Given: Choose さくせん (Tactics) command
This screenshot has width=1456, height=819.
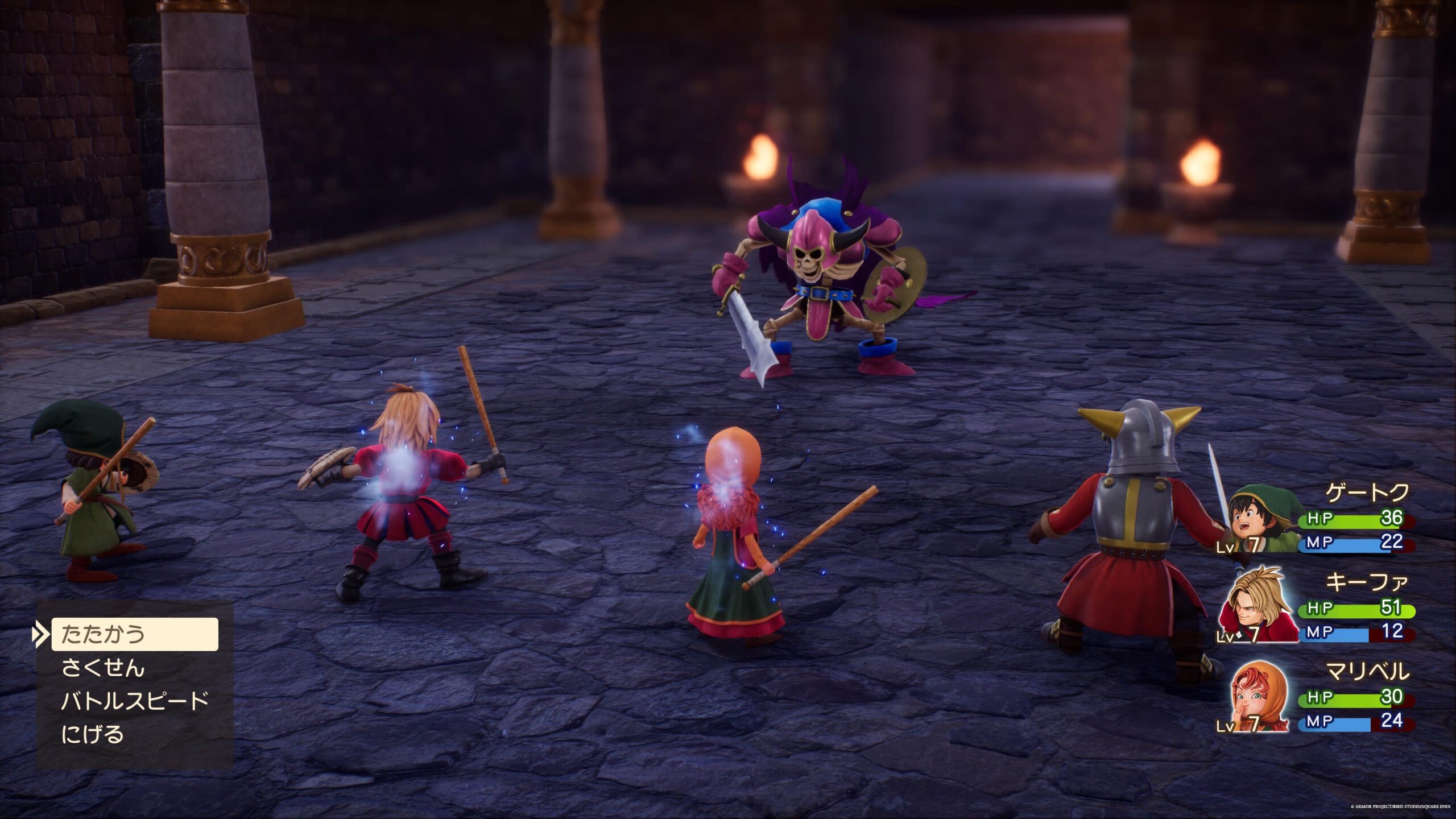Looking at the screenshot, I should (x=104, y=668).
